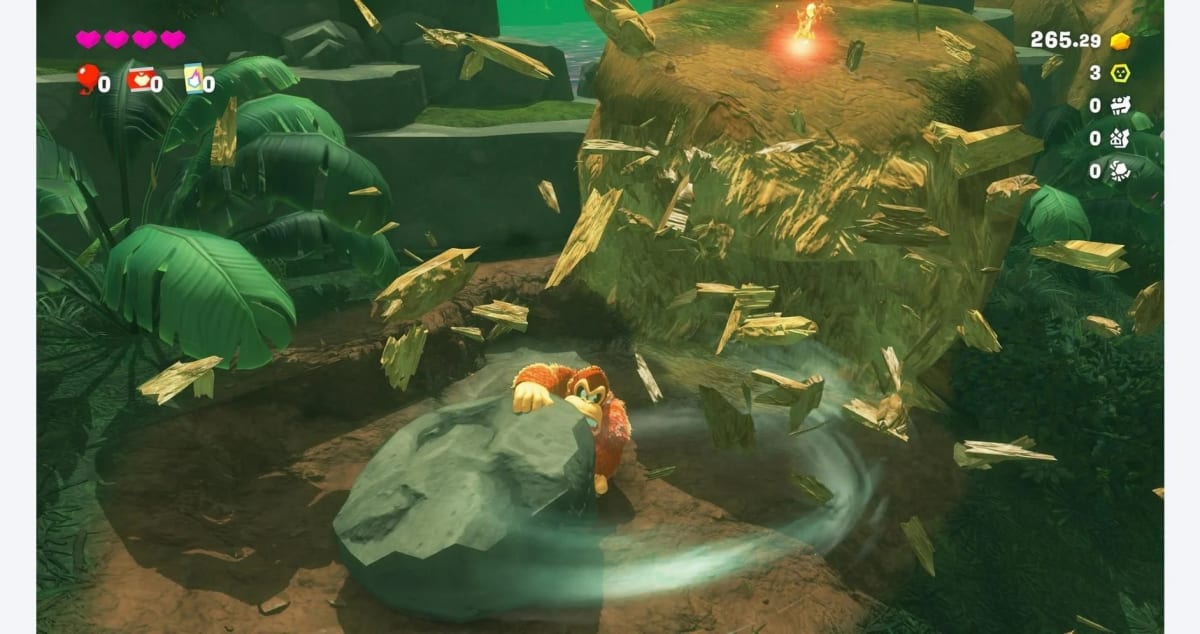Screen dimensions: 1200x634
Task: Select the yellow hexagon banandium chip icon
Action: tap(1120, 73)
